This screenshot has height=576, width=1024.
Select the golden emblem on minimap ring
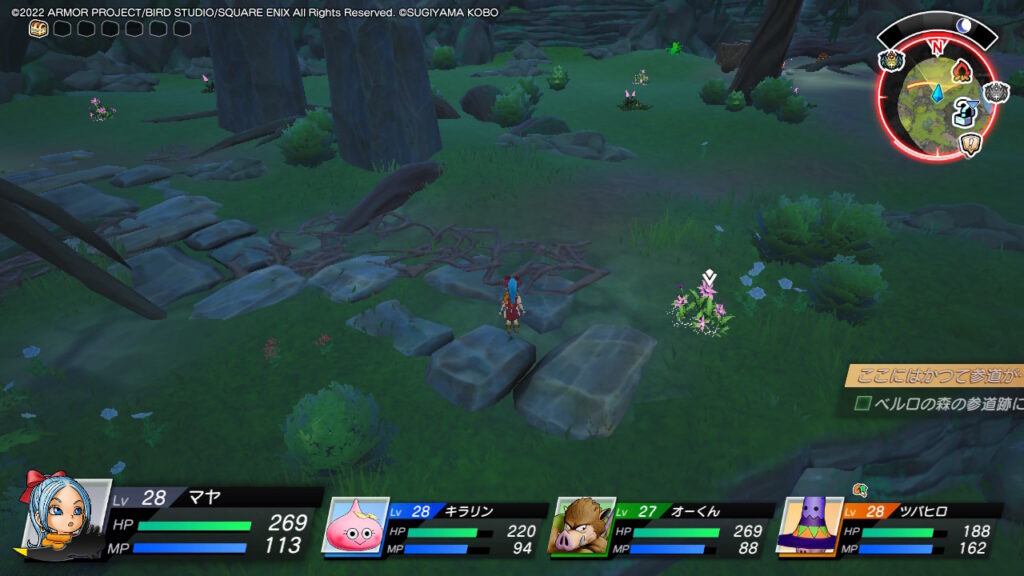[x=891, y=60]
